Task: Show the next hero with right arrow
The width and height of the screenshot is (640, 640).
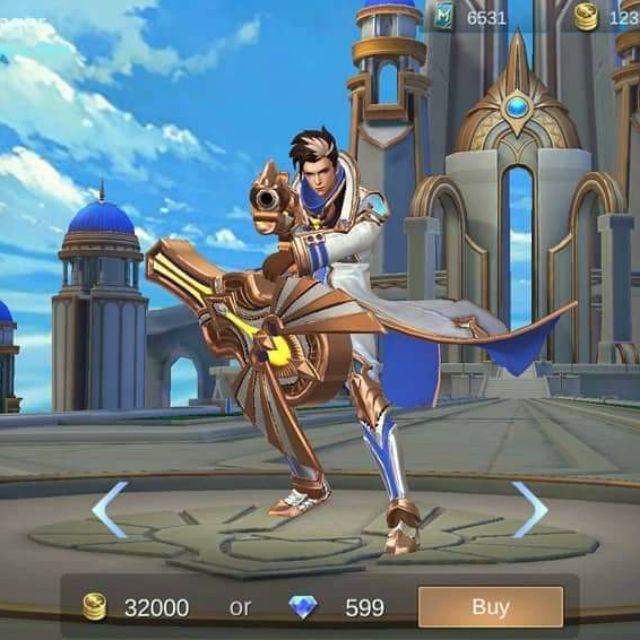Action: coord(529,509)
